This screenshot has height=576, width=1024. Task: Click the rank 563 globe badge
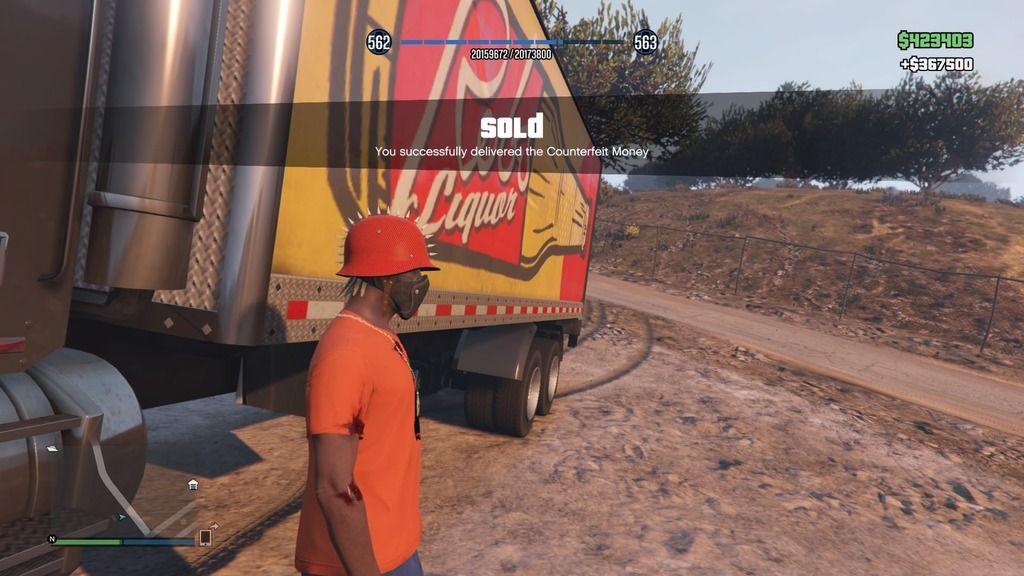pyautogui.click(x=646, y=42)
